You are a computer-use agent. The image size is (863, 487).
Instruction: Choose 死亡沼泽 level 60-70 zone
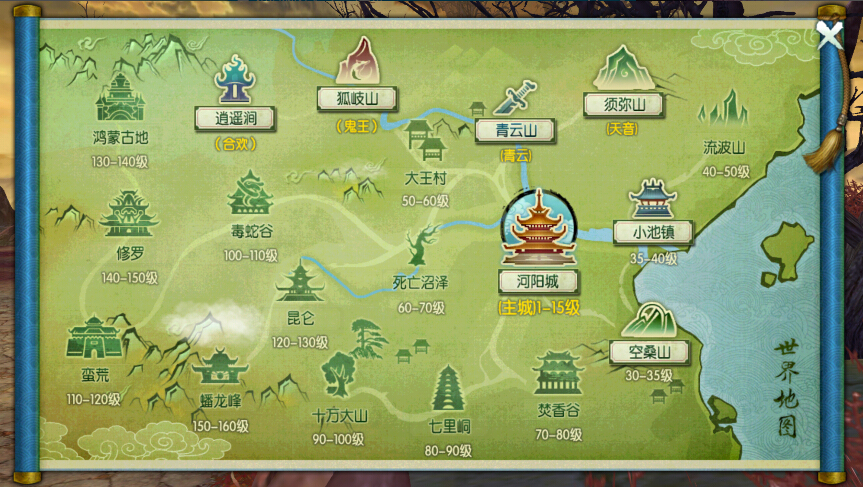click(x=421, y=281)
